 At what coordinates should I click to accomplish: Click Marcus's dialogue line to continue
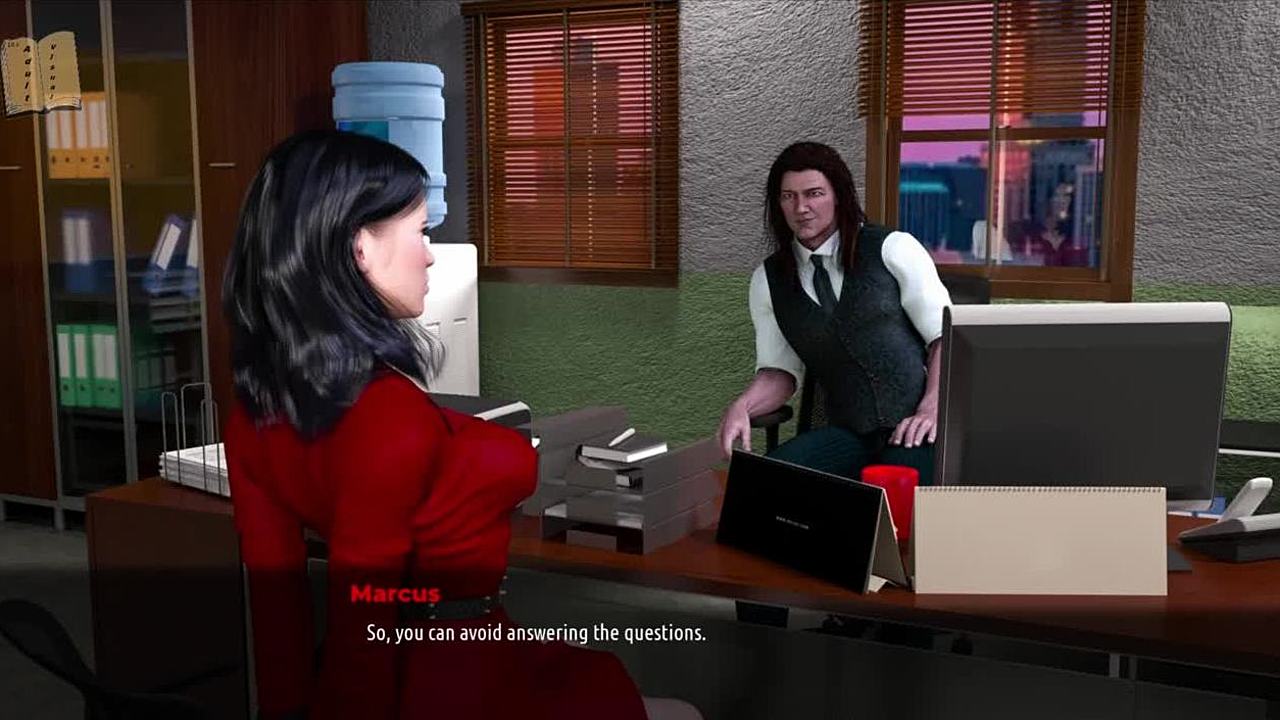[536, 633]
